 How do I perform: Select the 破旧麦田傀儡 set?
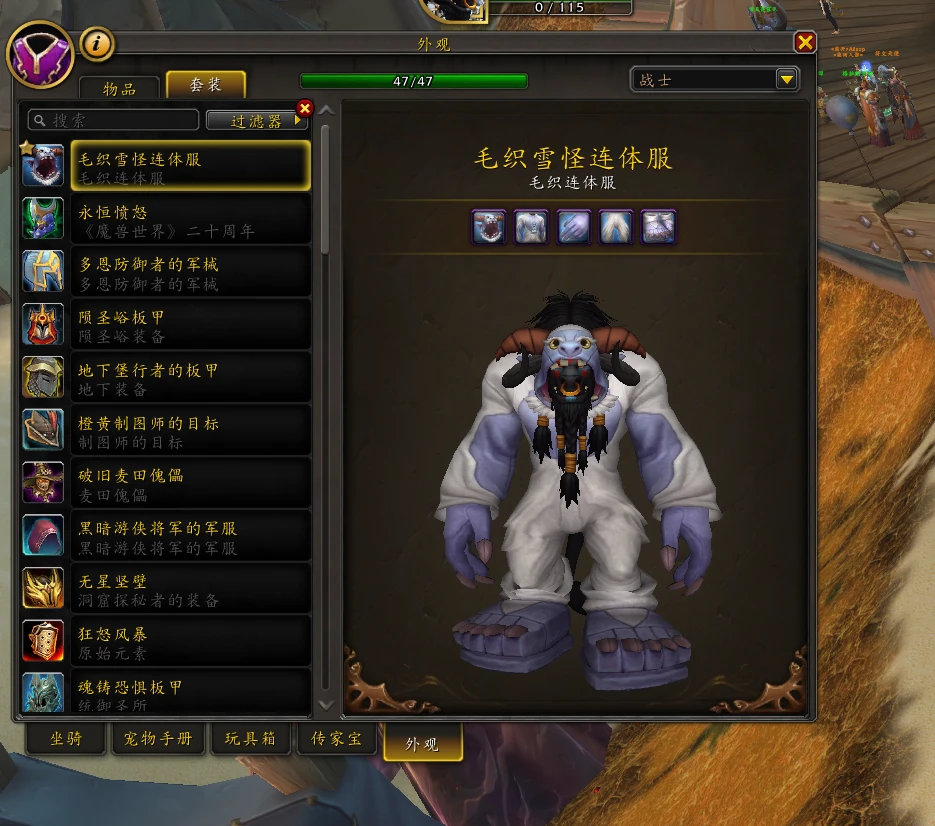coord(190,484)
